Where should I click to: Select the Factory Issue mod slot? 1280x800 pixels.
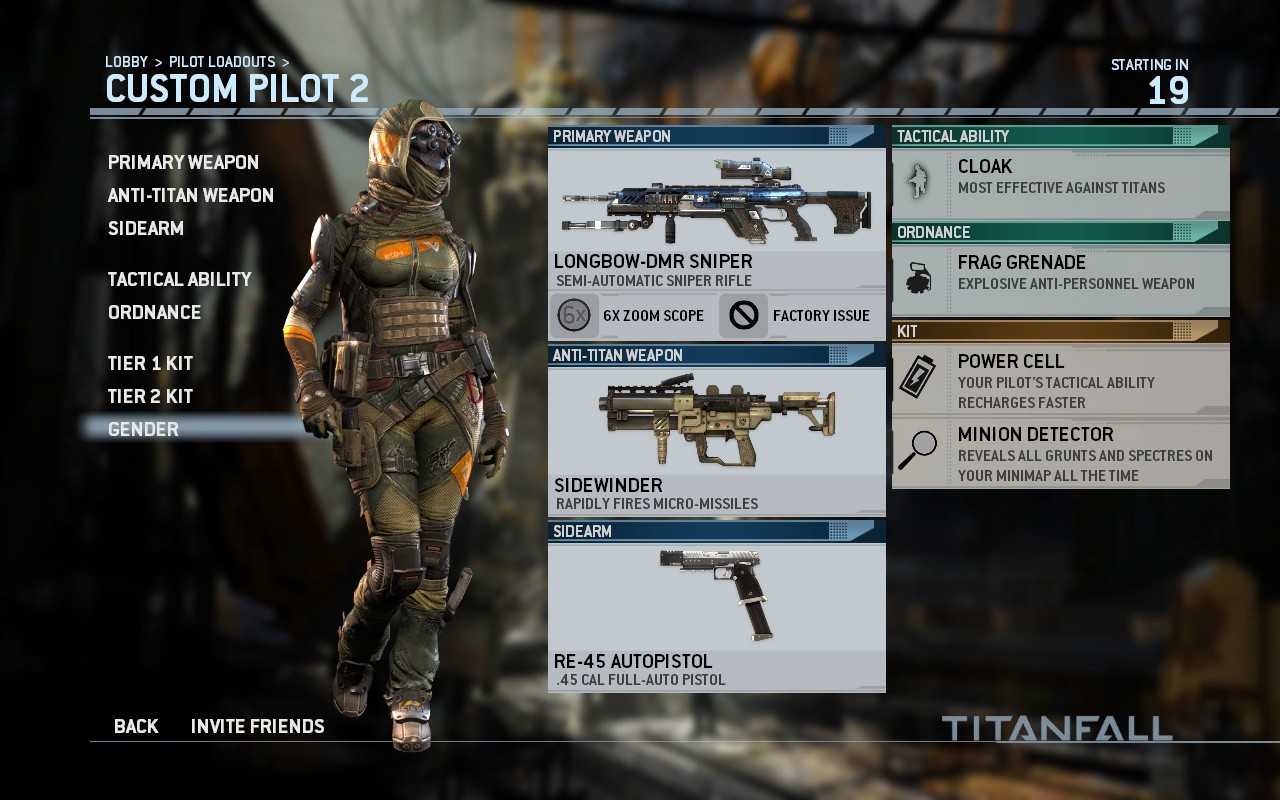click(x=799, y=316)
